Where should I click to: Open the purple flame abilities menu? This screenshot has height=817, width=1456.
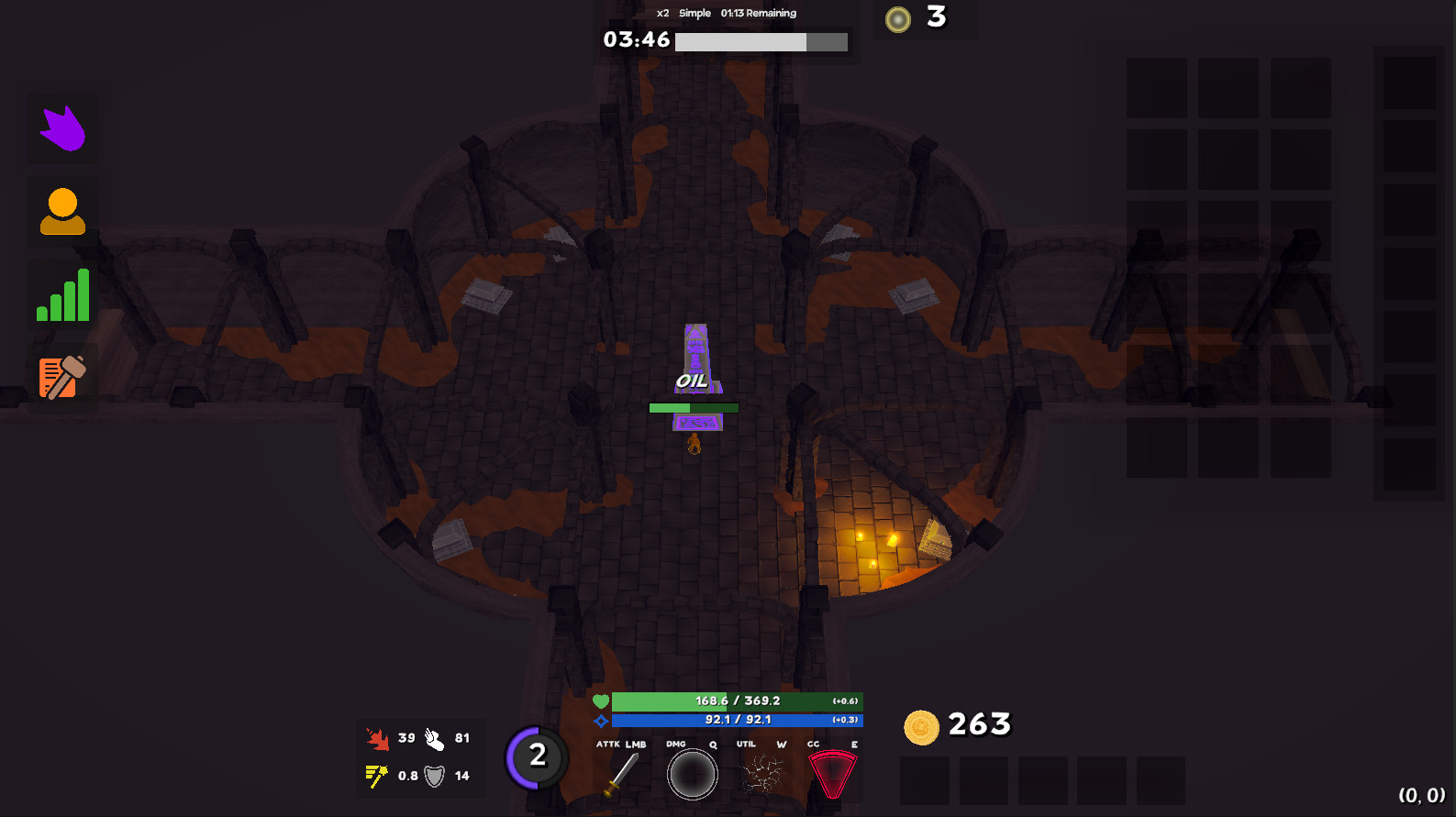coord(62,128)
